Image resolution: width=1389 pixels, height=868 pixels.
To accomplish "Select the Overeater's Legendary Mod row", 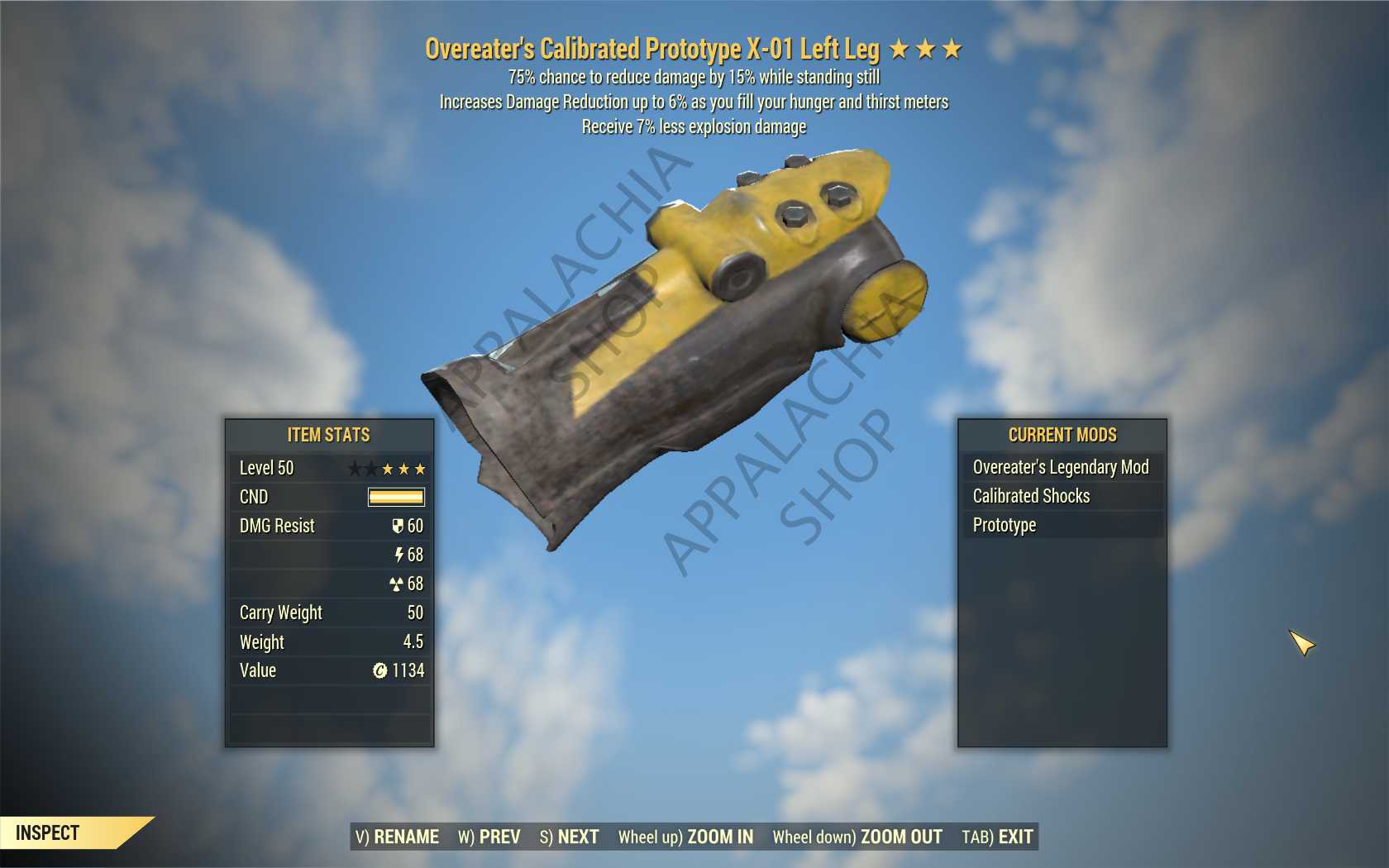I will (1061, 467).
